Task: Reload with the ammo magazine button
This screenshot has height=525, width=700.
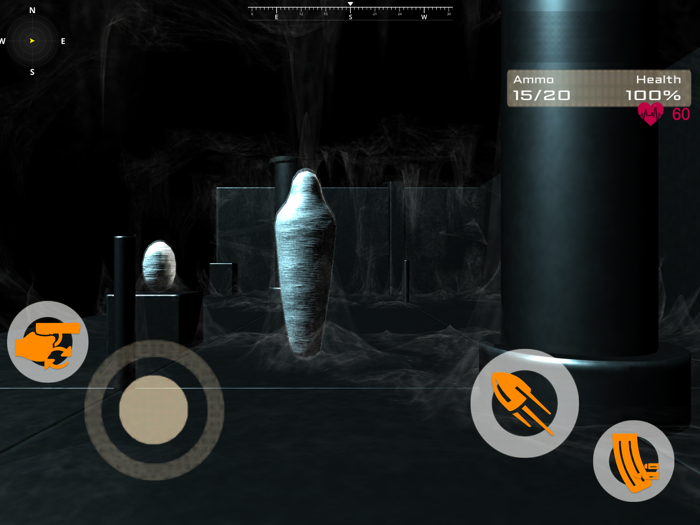Action: pos(633,461)
